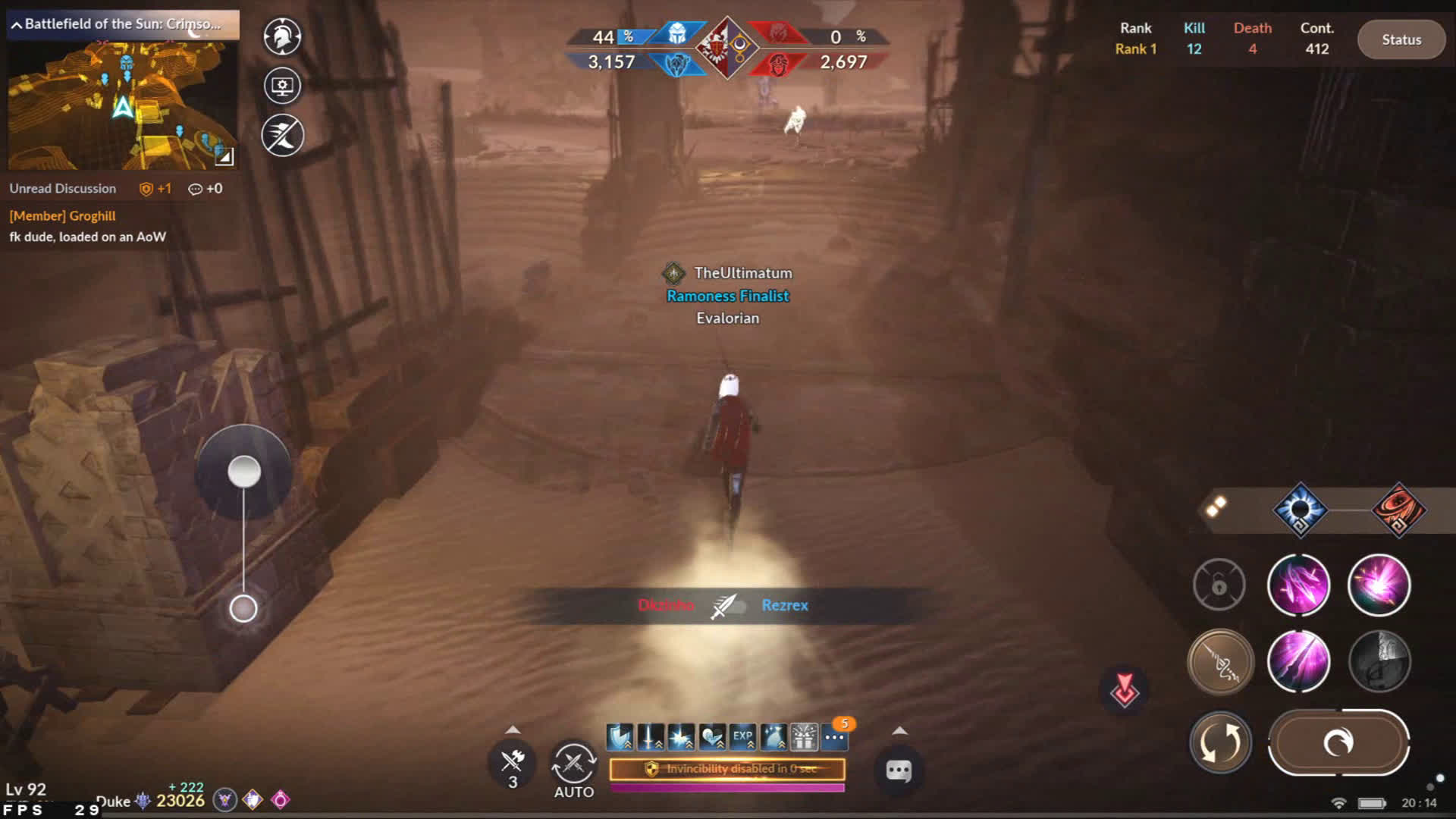Activate the large dodge roll button
1456x819 pixels.
1338,742
